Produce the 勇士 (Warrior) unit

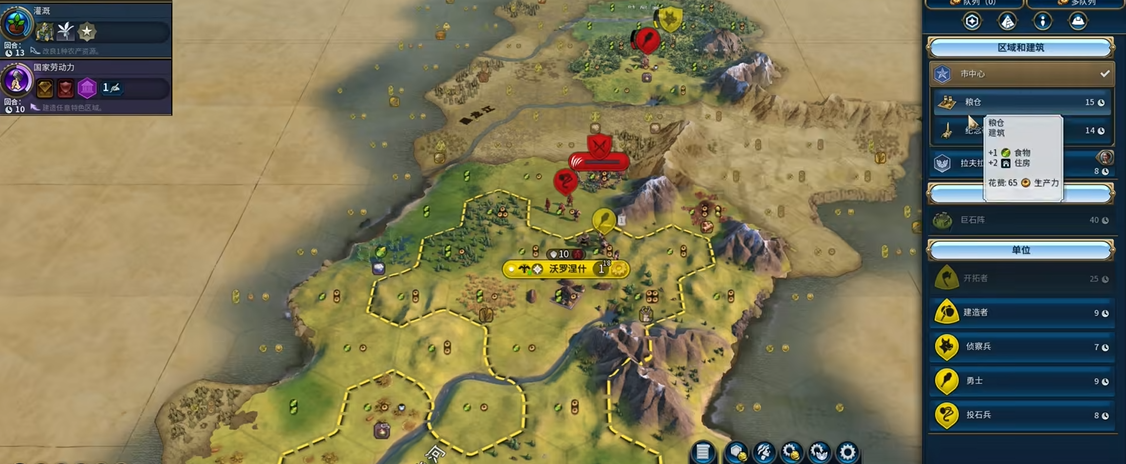pyautogui.click(x=1020, y=381)
